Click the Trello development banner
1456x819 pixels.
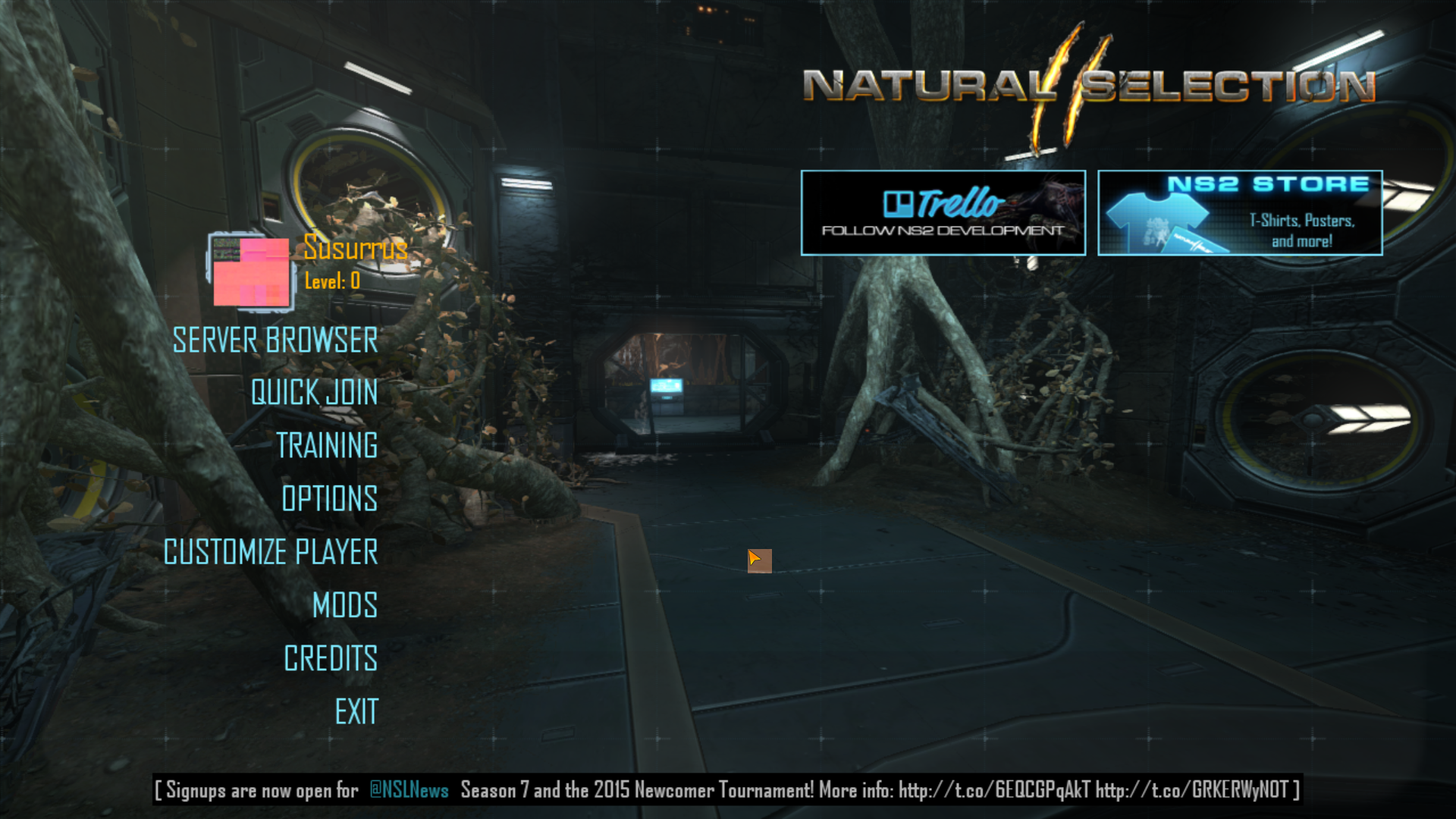943,213
